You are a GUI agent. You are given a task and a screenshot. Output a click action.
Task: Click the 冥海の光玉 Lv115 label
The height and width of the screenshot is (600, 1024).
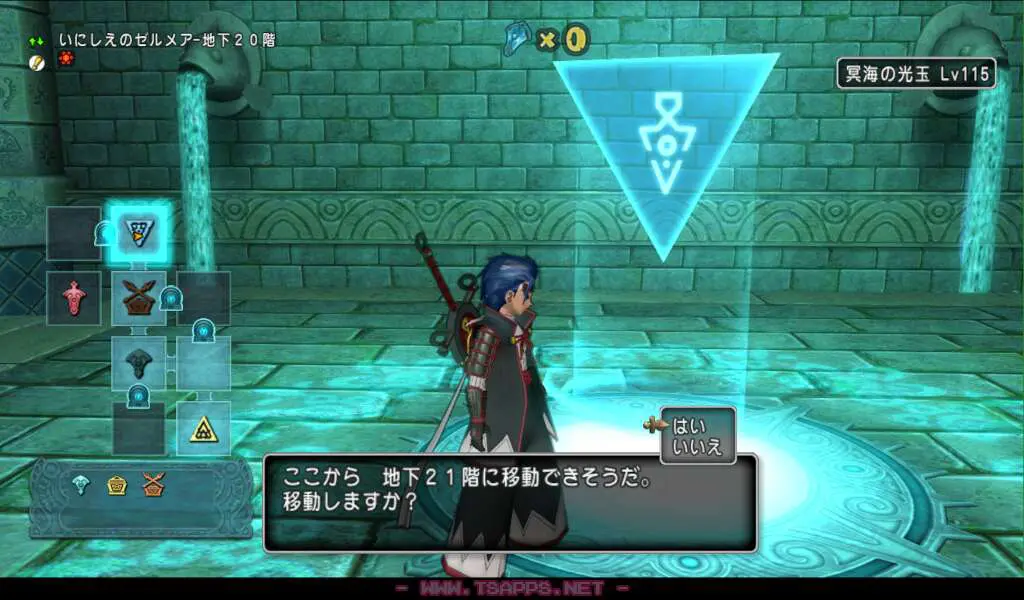pos(916,73)
